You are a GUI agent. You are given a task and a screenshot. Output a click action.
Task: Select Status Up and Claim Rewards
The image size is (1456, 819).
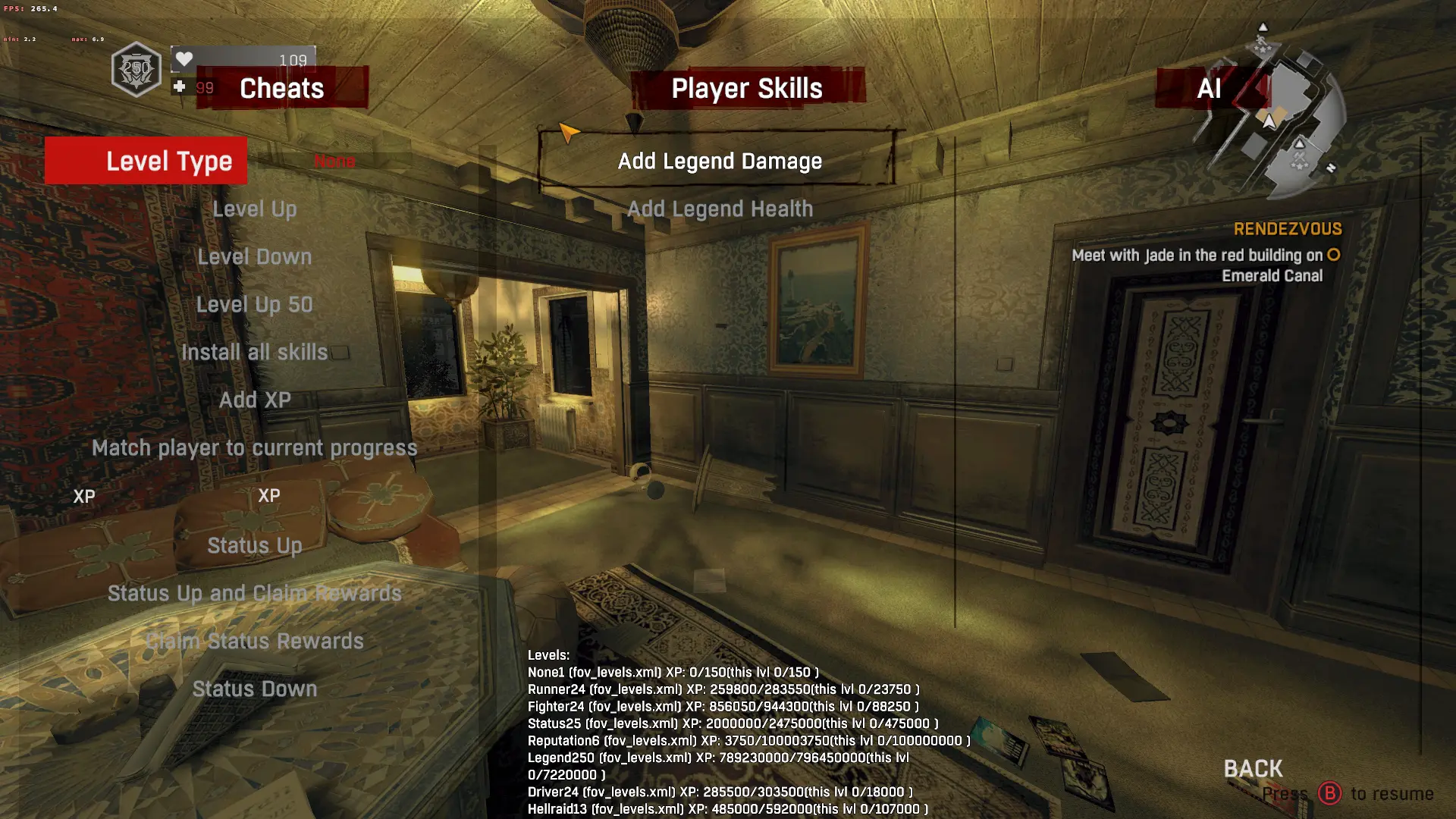253,593
